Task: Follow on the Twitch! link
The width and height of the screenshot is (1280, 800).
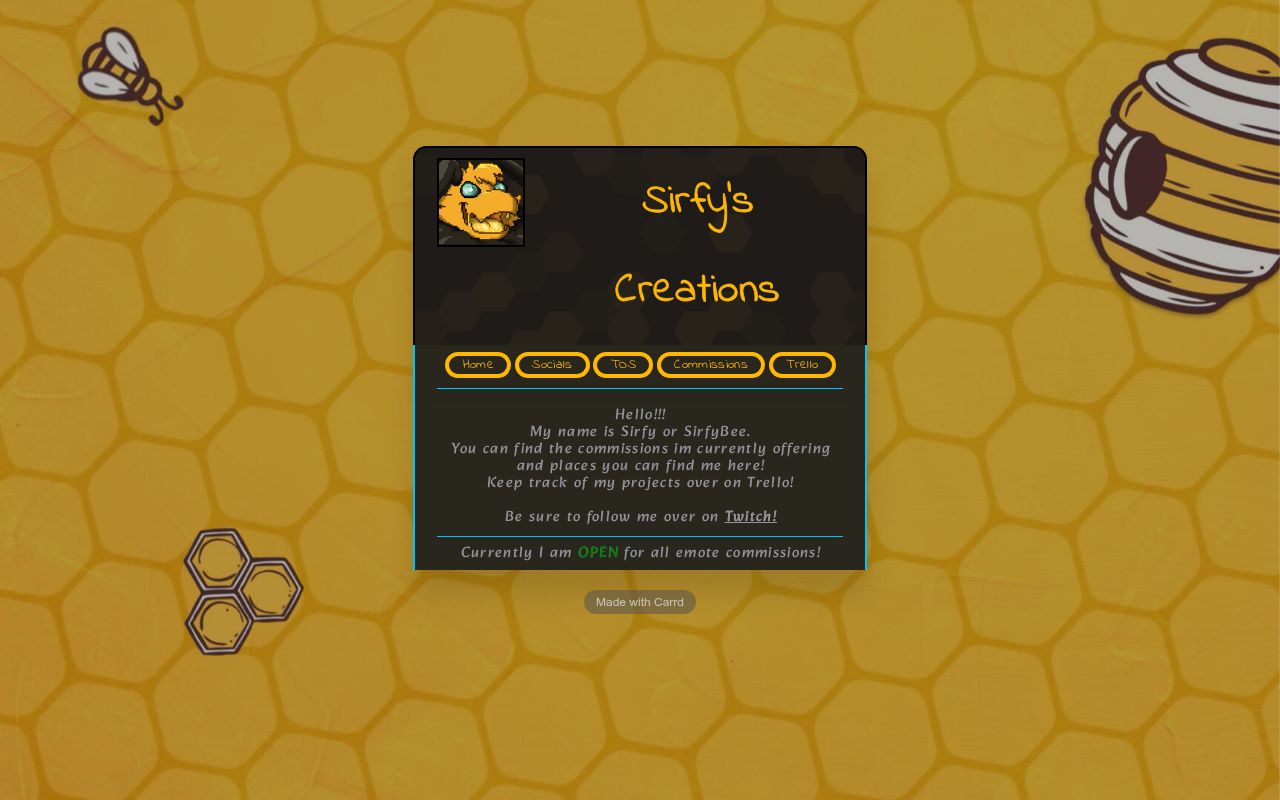Action: (x=750, y=516)
